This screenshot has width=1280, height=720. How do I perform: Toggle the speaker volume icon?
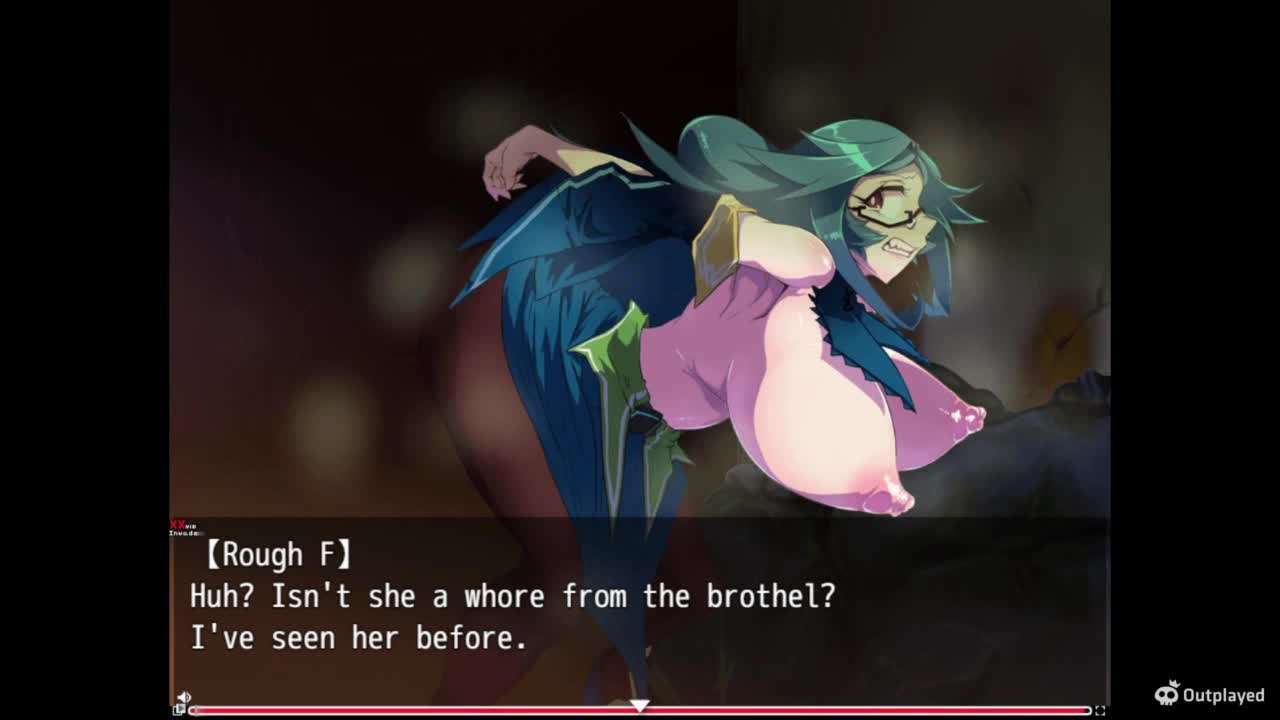point(183,697)
